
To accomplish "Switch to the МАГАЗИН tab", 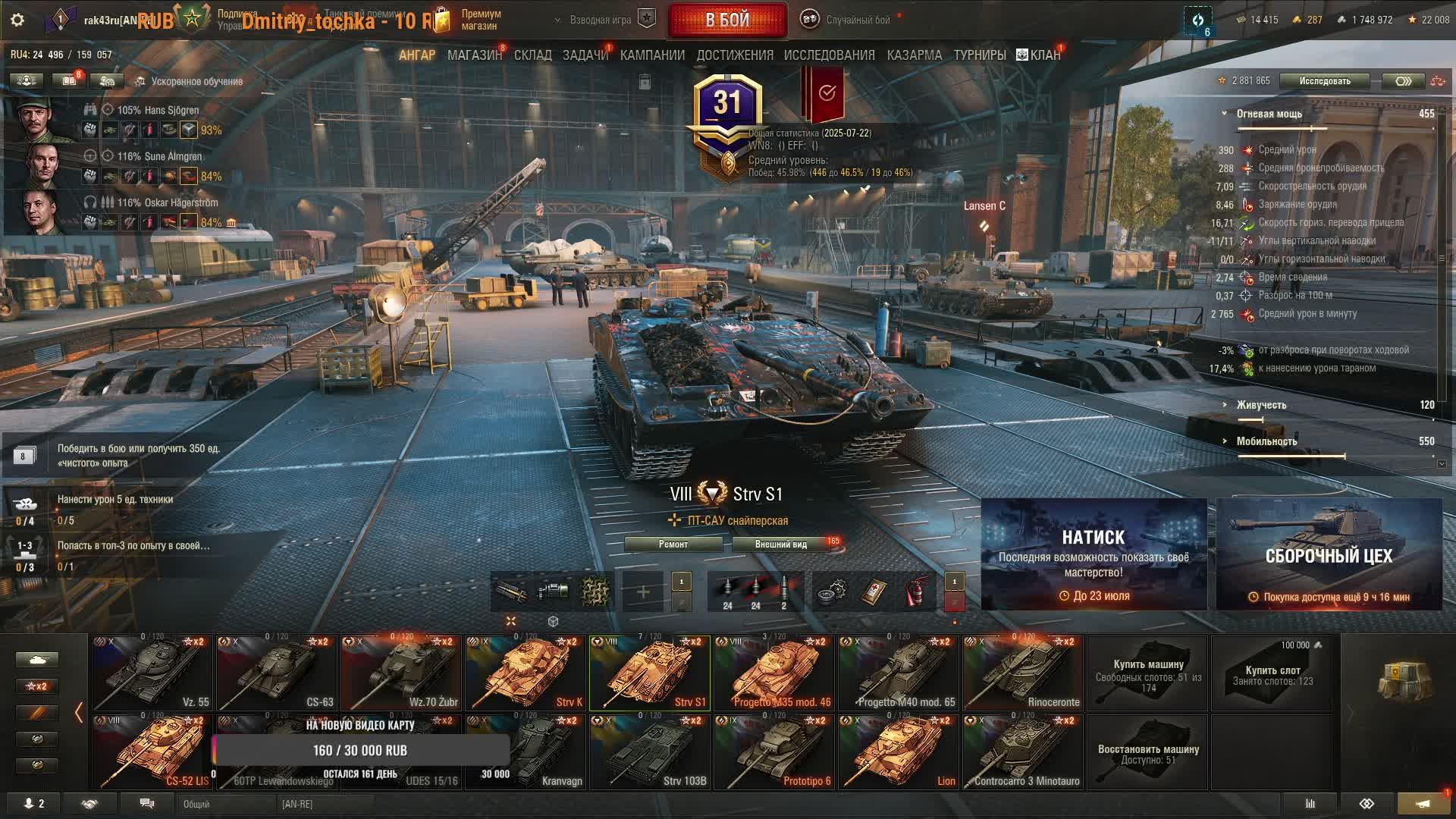I will point(474,55).
